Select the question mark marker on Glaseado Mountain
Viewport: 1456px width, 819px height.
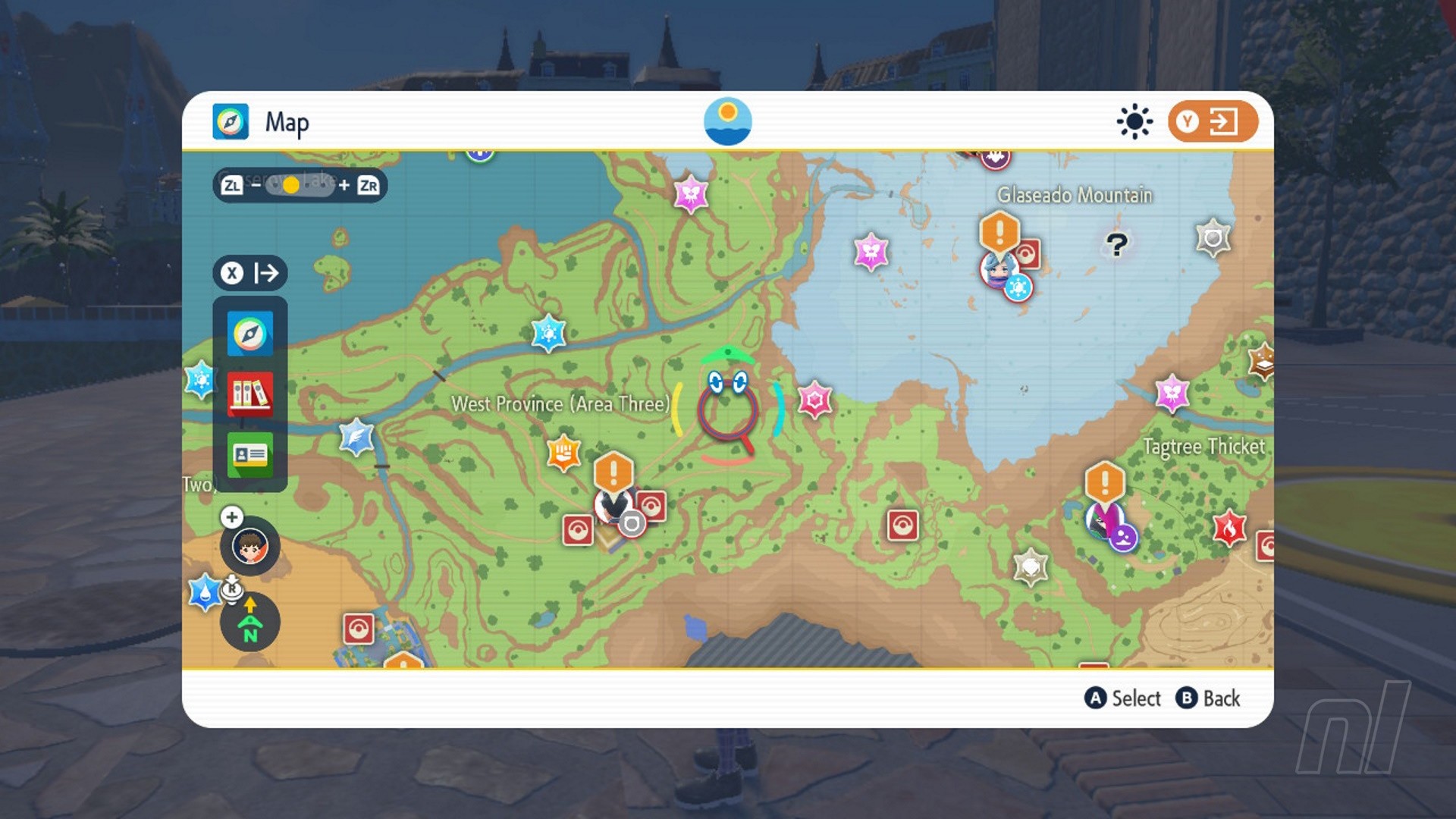click(x=1116, y=244)
